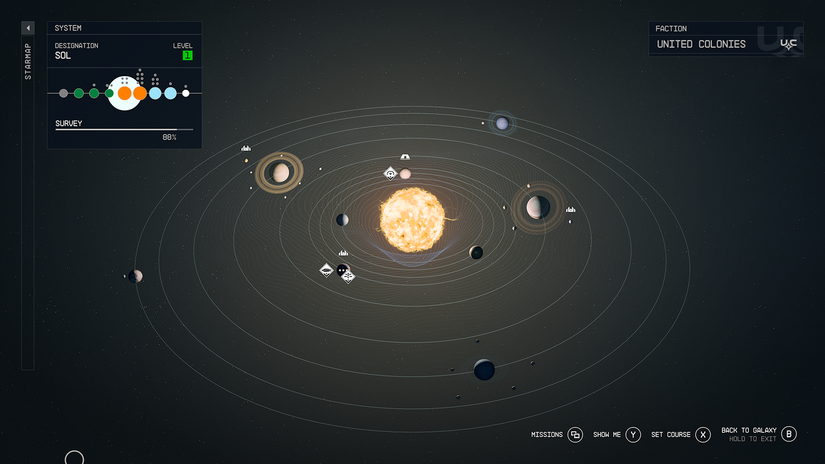The image size is (825, 464).
Task: Select the planet with wide golden rings
Action: pyautogui.click(x=280, y=173)
